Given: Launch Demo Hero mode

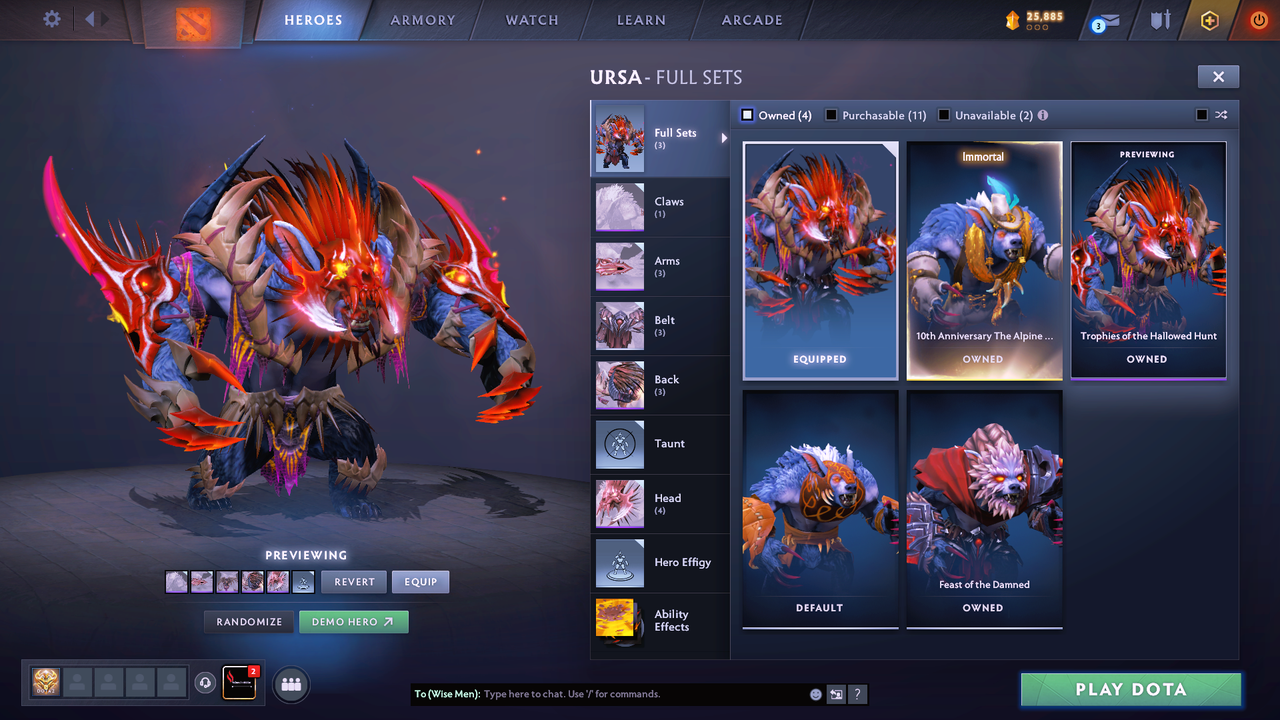Looking at the screenshot, I should click(x=353, y=622).
